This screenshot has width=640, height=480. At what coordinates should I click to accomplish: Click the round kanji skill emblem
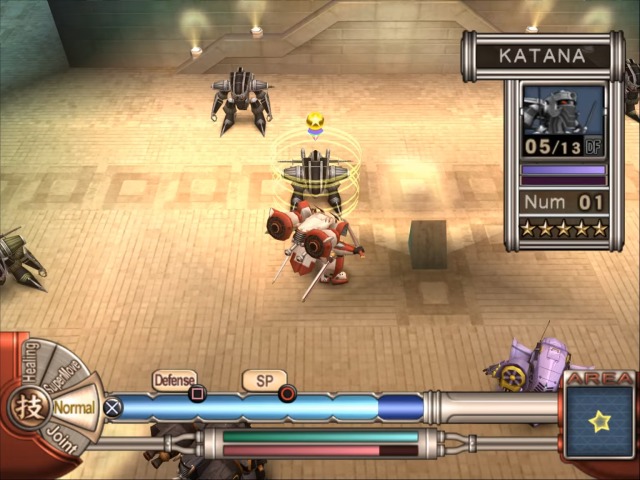tap(28, 408)
